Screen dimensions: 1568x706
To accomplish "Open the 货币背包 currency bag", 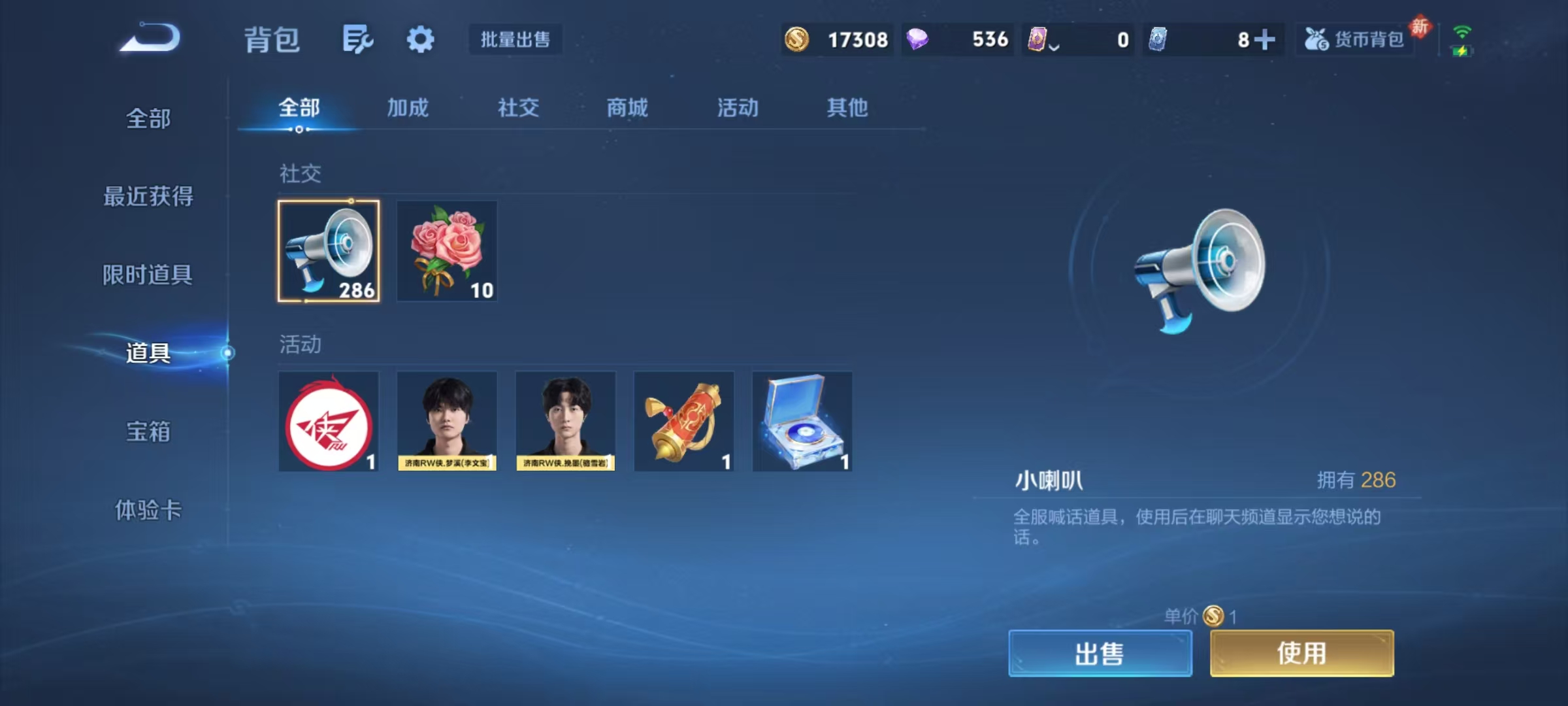I will point(1354,39).
